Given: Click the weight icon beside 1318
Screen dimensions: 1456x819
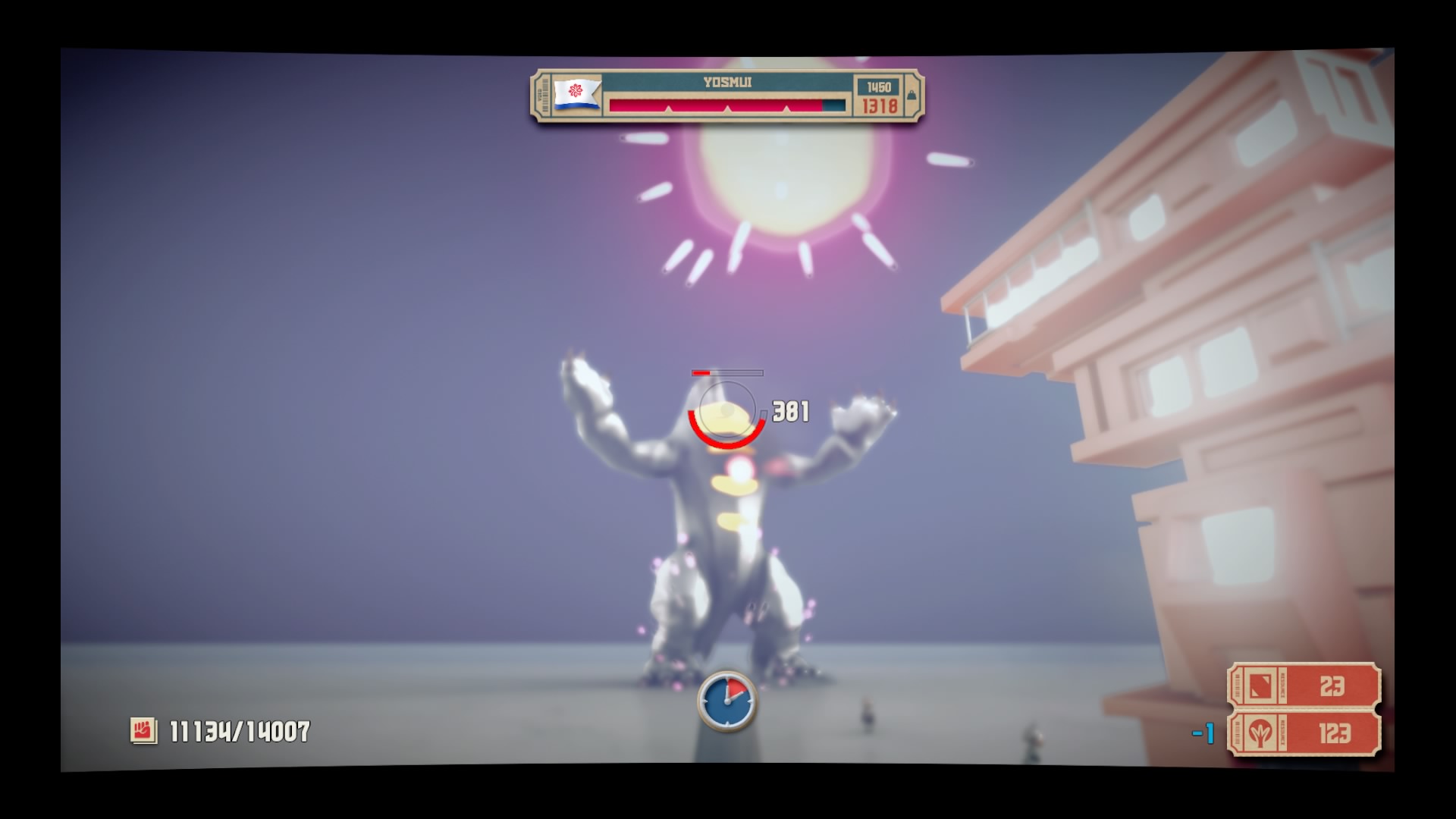Looking at the screenshot, I should (x=912, y=95).
